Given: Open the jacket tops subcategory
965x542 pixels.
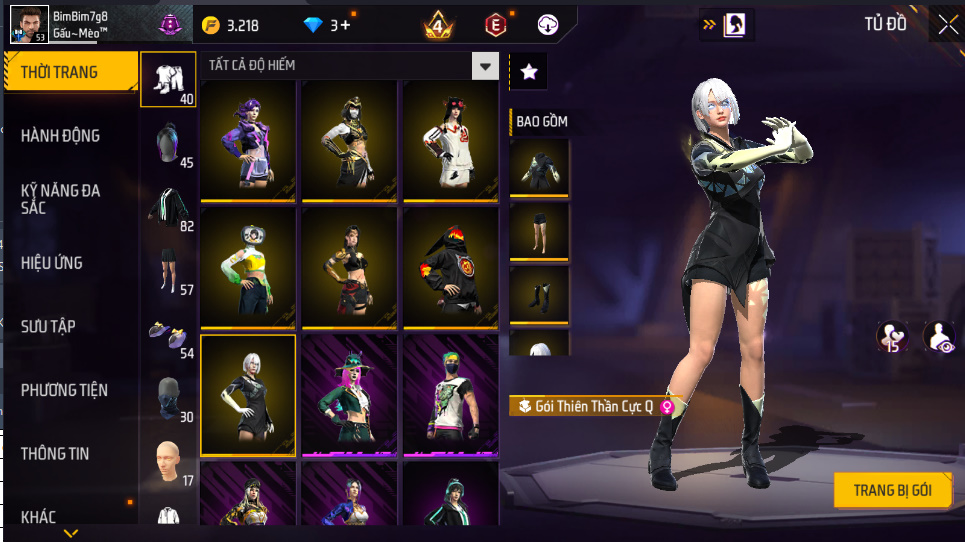Looking at the screenshot, I should pos(168,207).
